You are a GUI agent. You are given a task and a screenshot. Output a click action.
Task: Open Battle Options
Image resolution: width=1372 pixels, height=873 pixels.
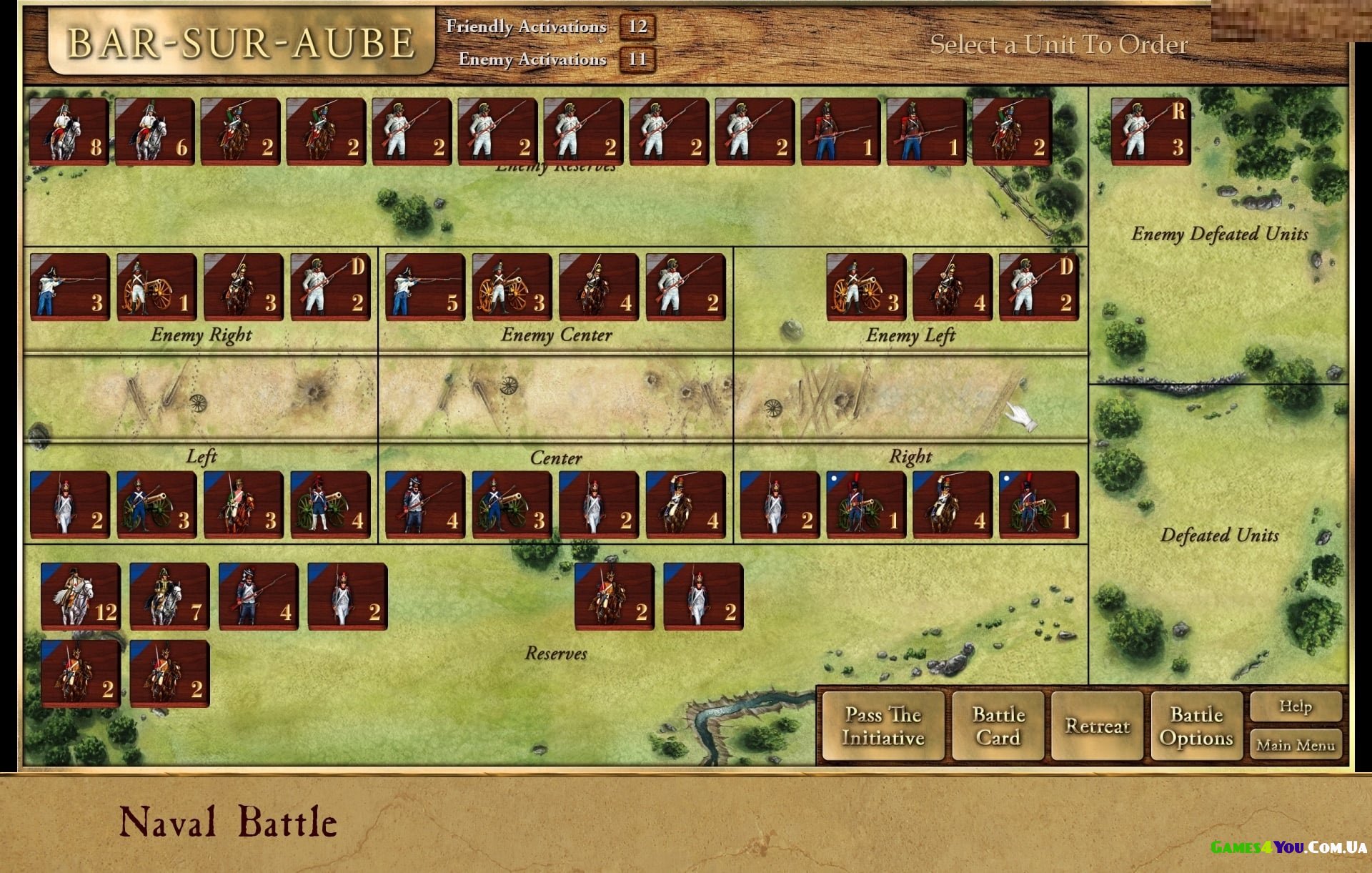coord(1196,726)
